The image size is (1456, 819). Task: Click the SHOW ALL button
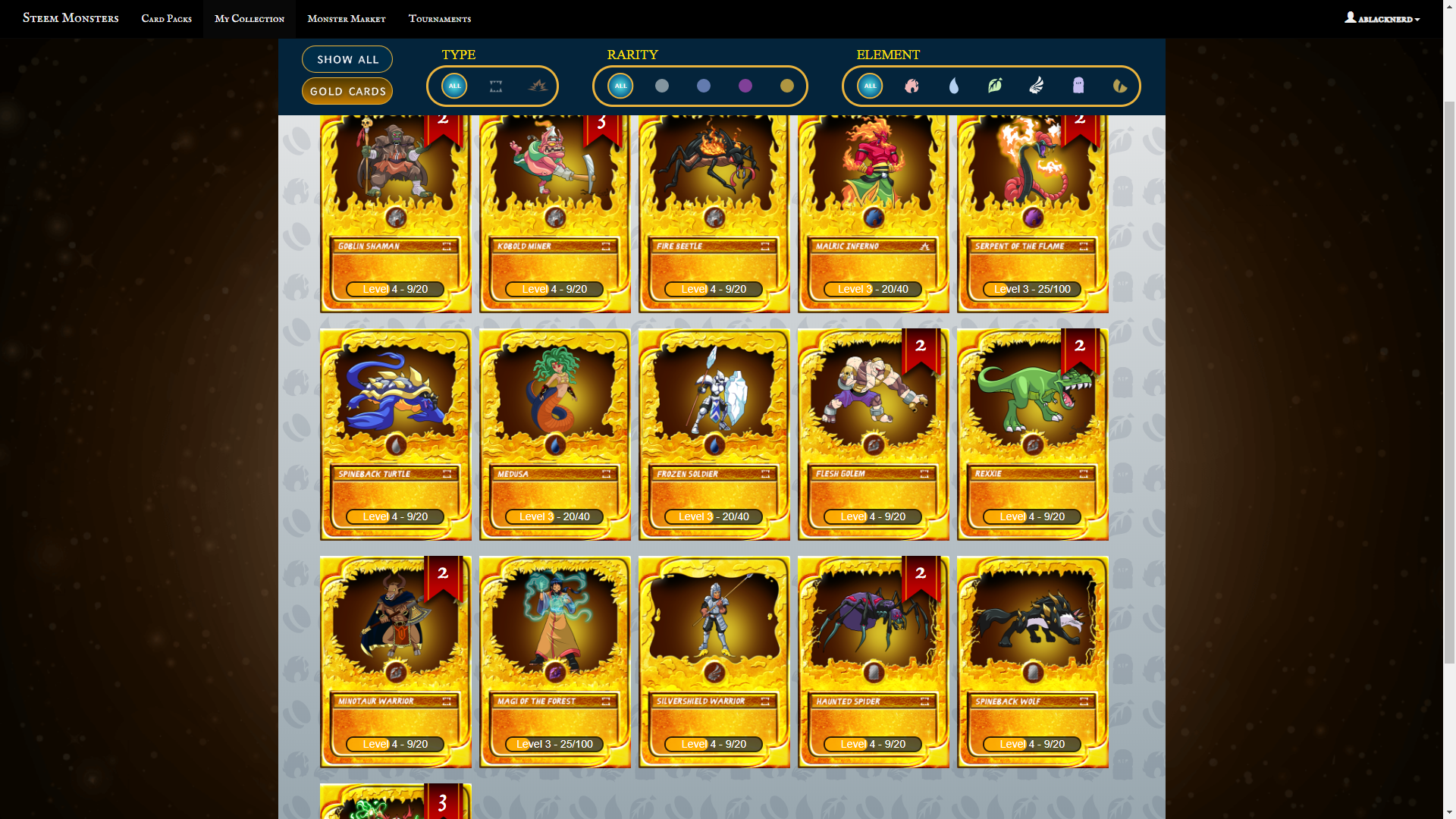pos(347,58)
